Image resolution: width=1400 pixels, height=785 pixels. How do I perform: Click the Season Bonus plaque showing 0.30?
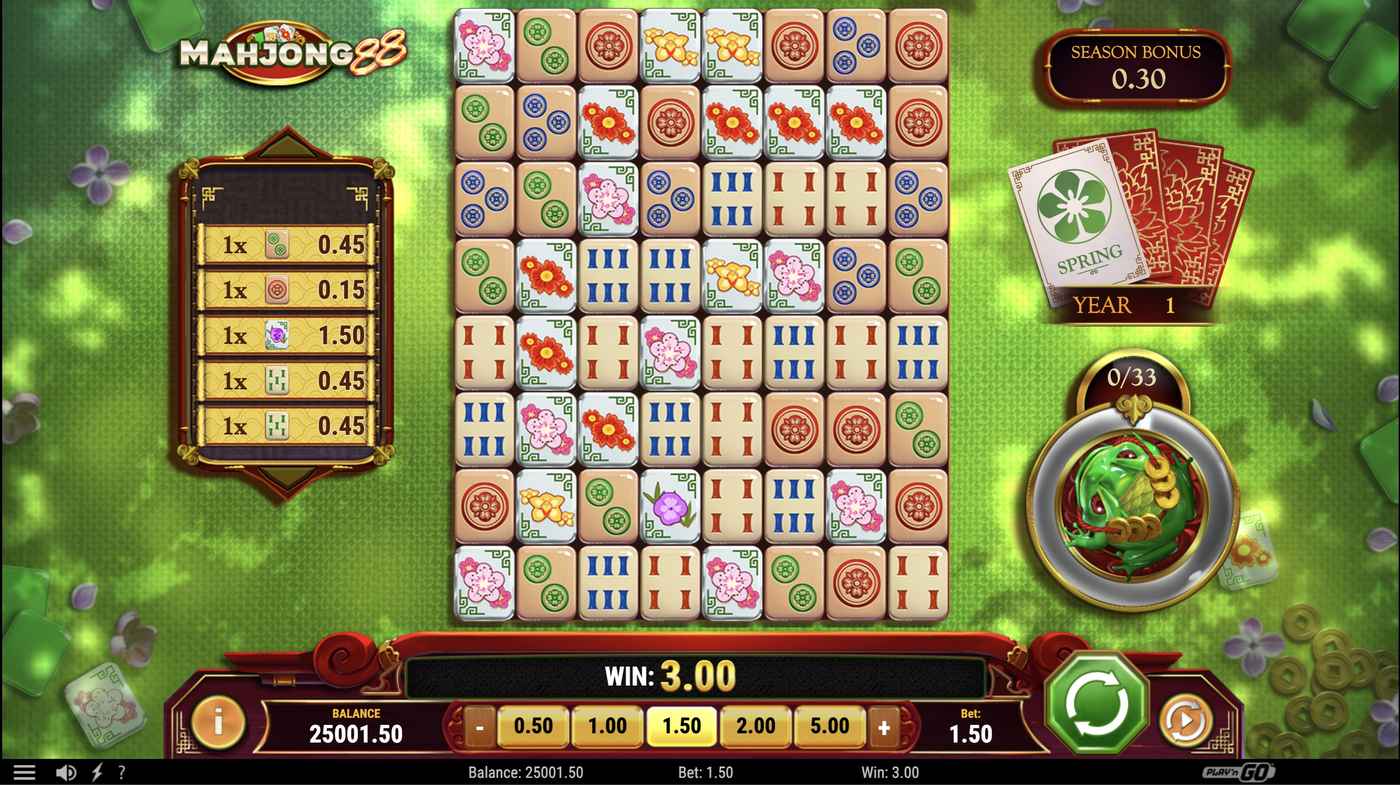point(1137,68)
